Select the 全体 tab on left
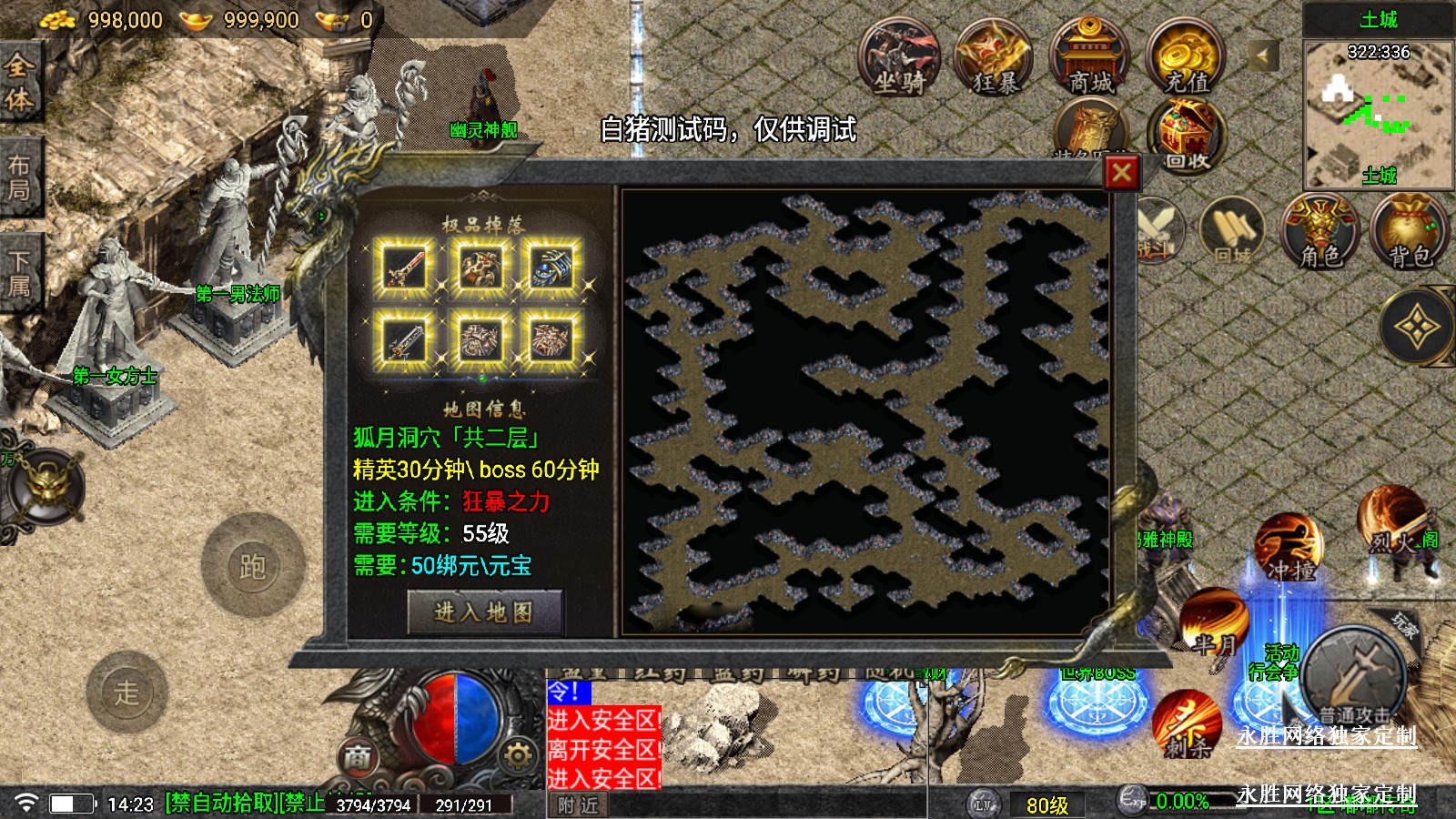 tap(20, 83)
